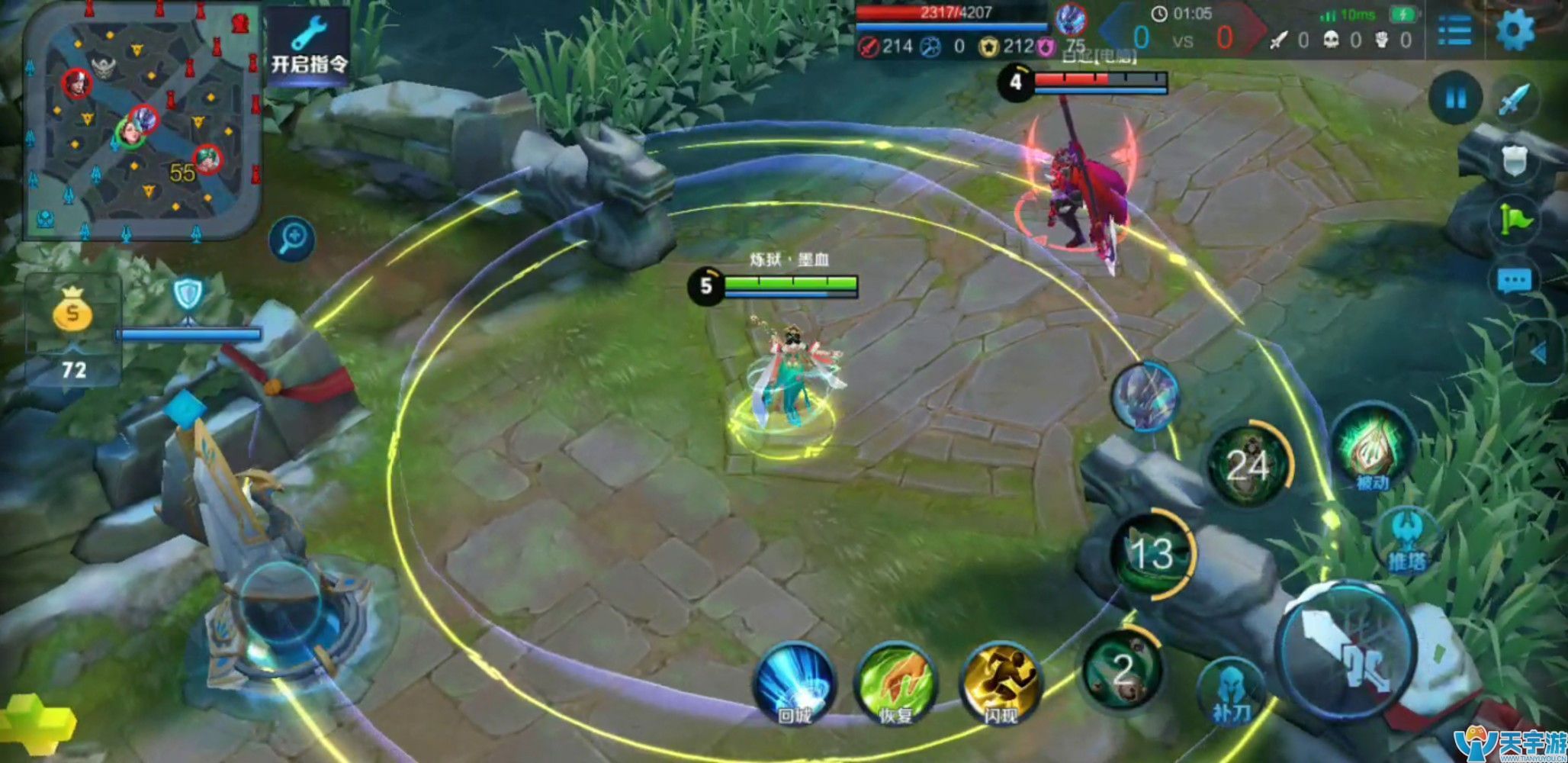Click the 开启指令 wrench button
1568x763 pixels.
309,47
